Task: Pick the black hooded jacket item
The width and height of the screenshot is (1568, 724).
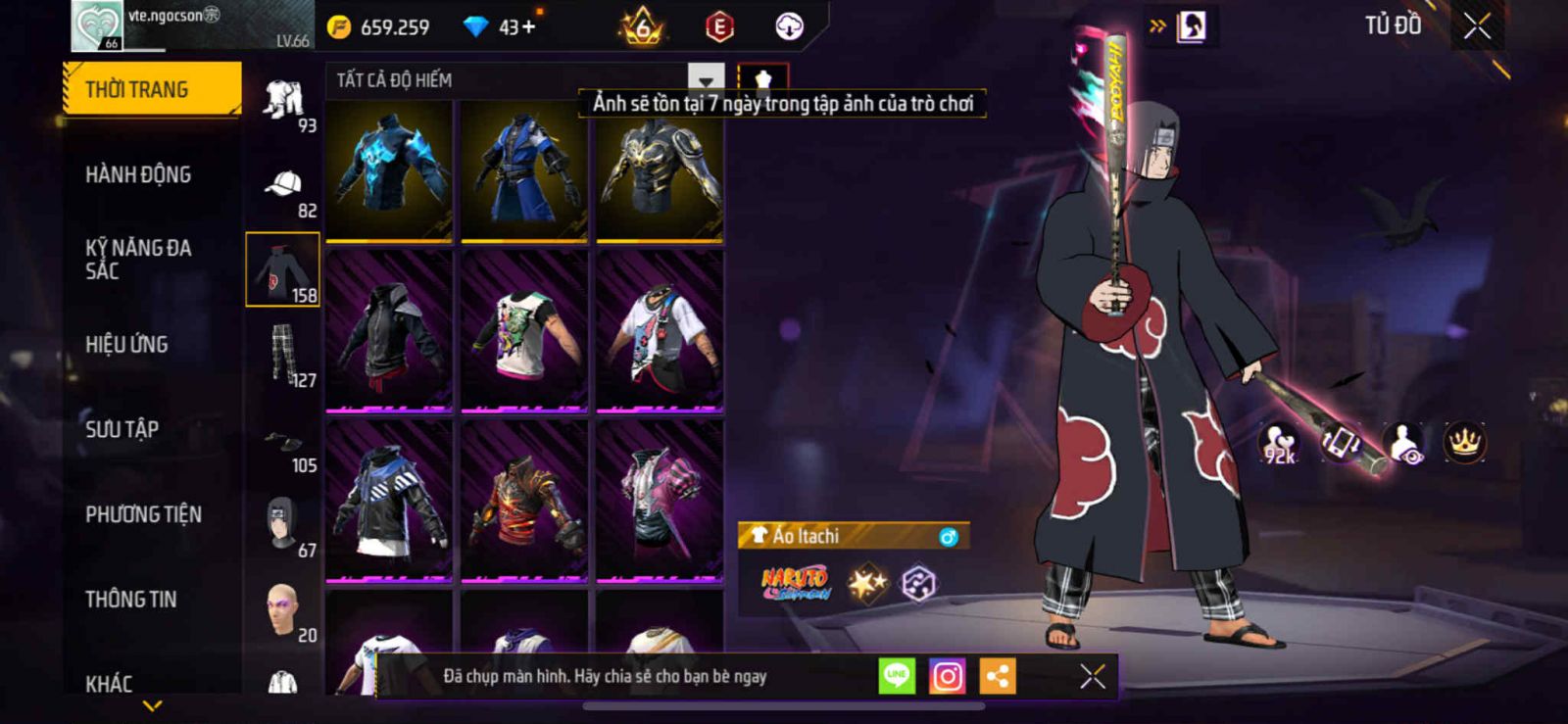Action: 389,331
